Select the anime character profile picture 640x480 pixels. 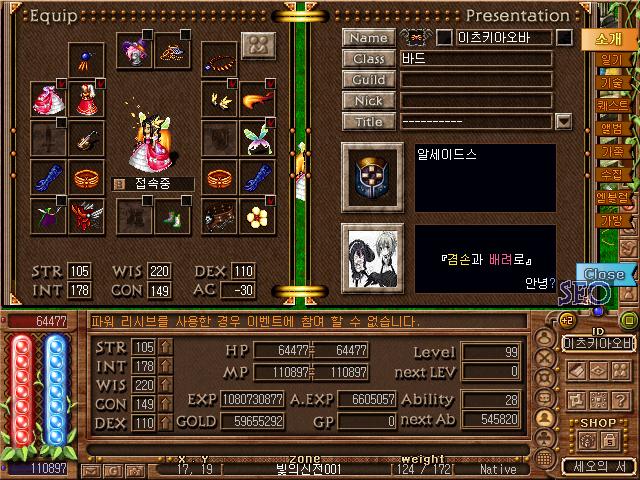[x=372, y=257]
